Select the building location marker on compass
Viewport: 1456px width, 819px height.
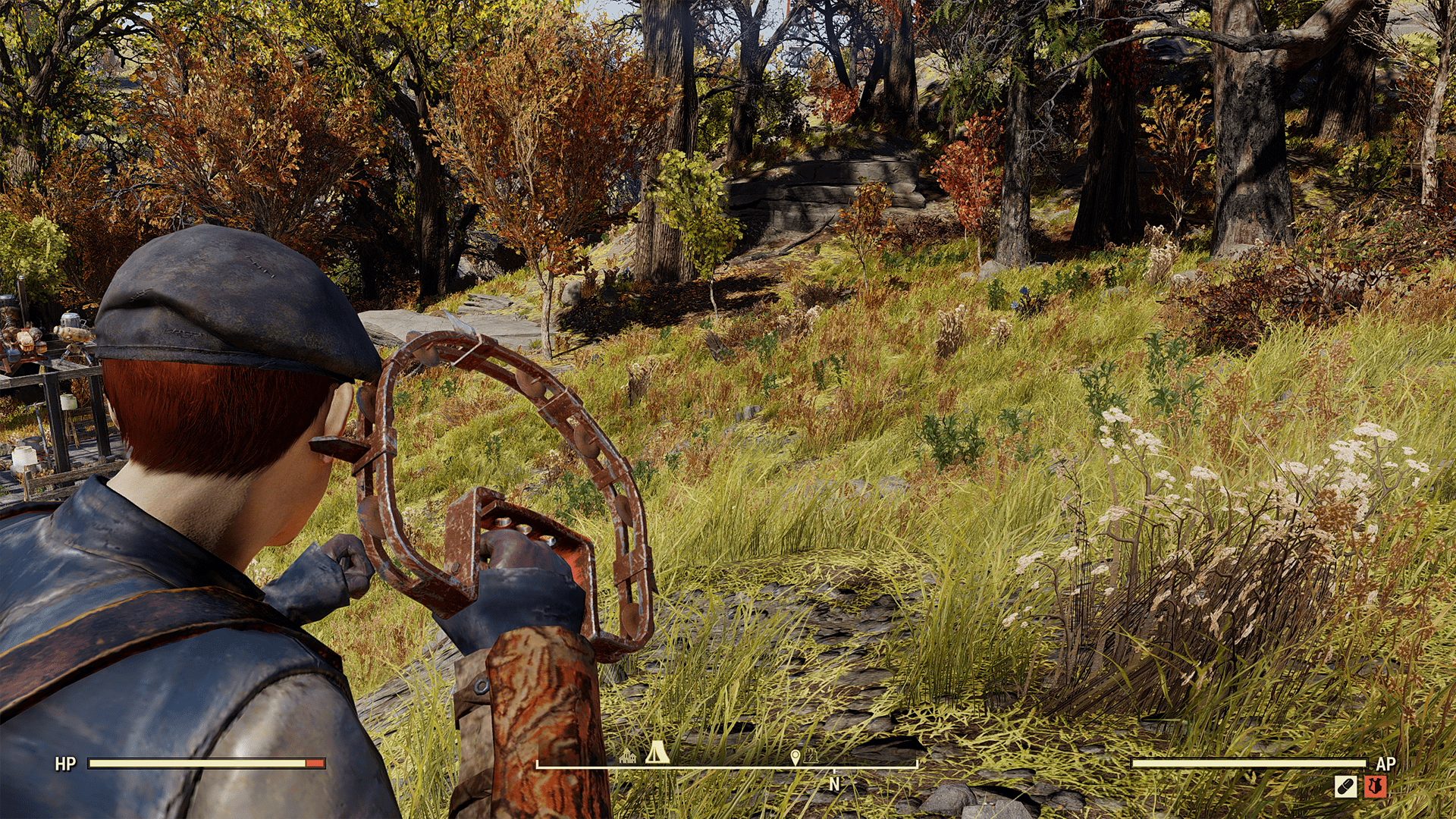(628, 756)
